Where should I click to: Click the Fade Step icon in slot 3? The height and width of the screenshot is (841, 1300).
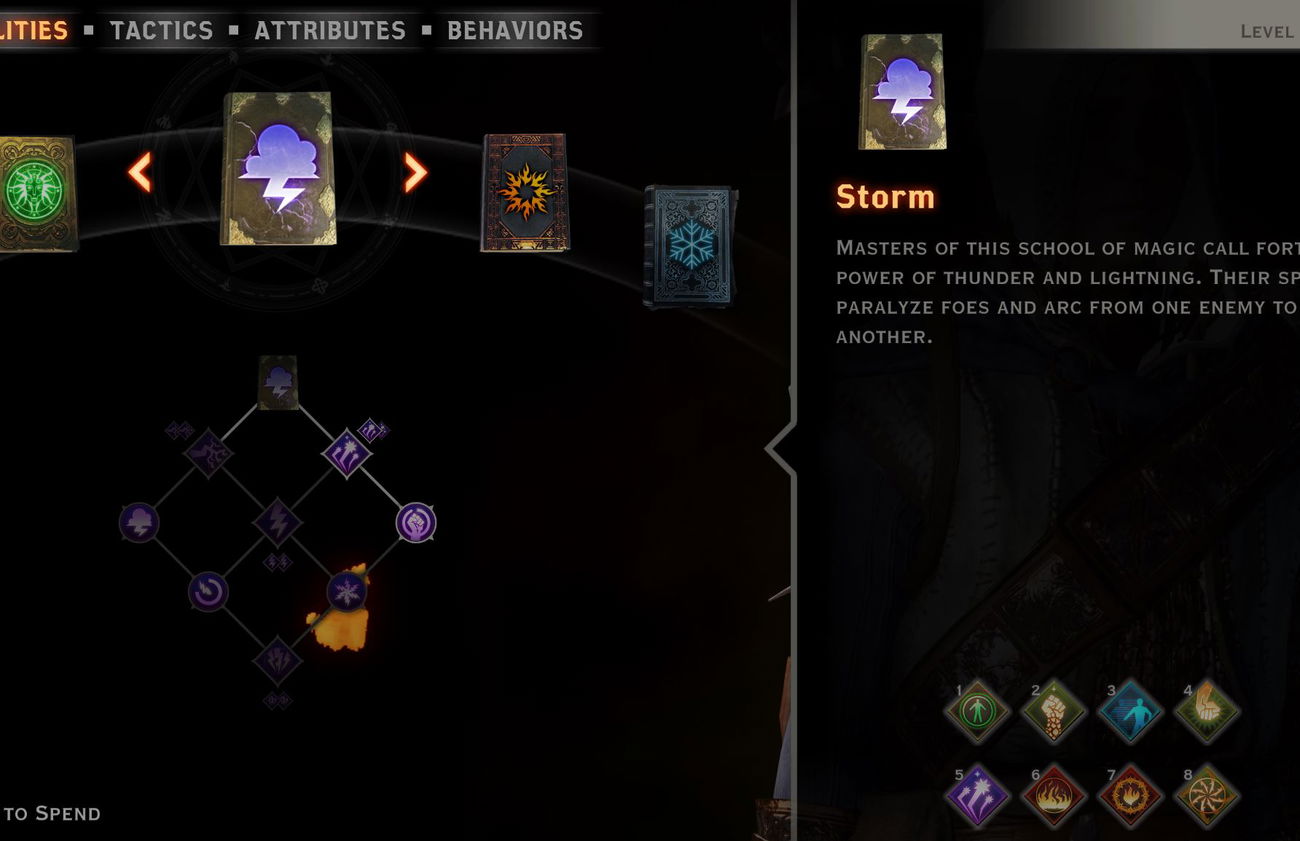click(x=1130, y=712)
